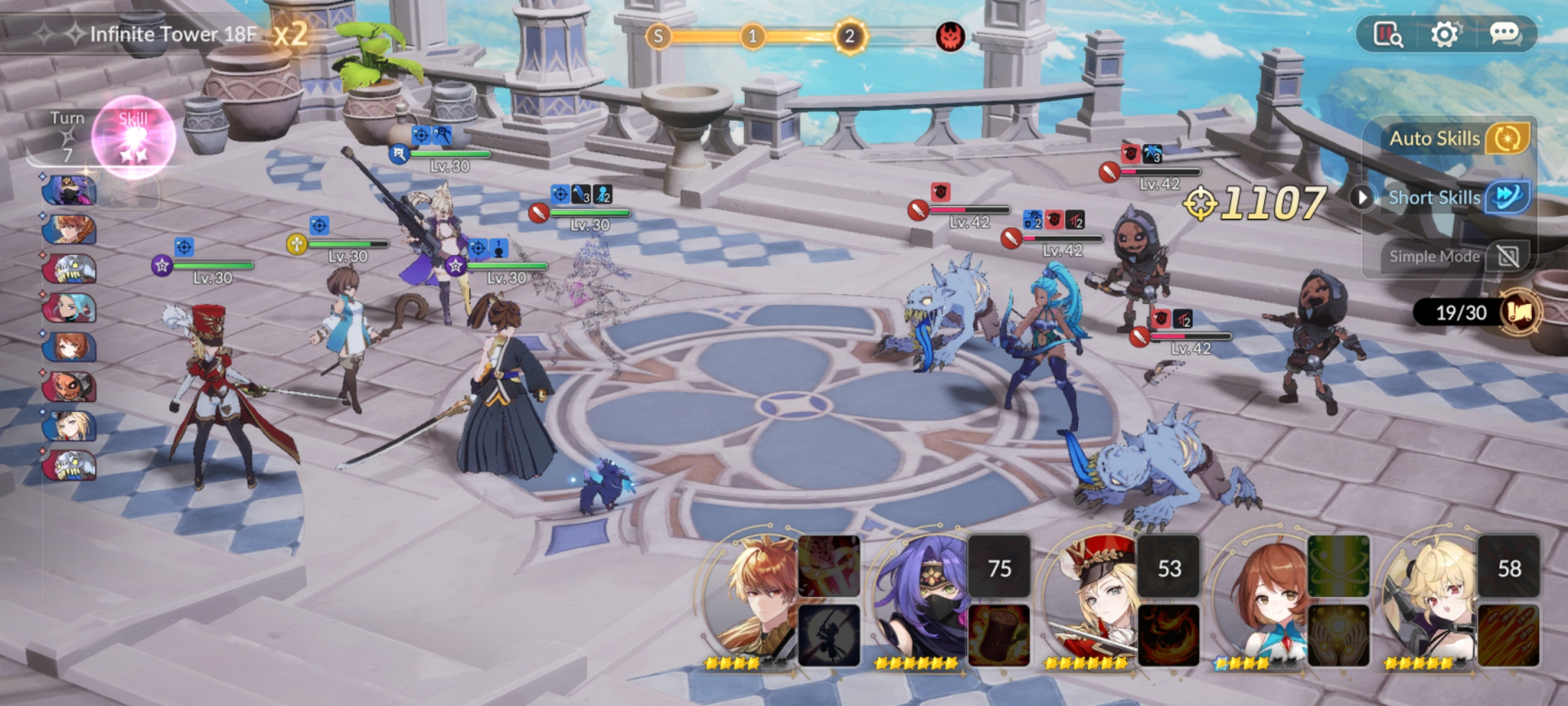Viewport: 1568px width, 706px height.
Task: Toggle Auto Skills
Action: [x=1507, y=138]
